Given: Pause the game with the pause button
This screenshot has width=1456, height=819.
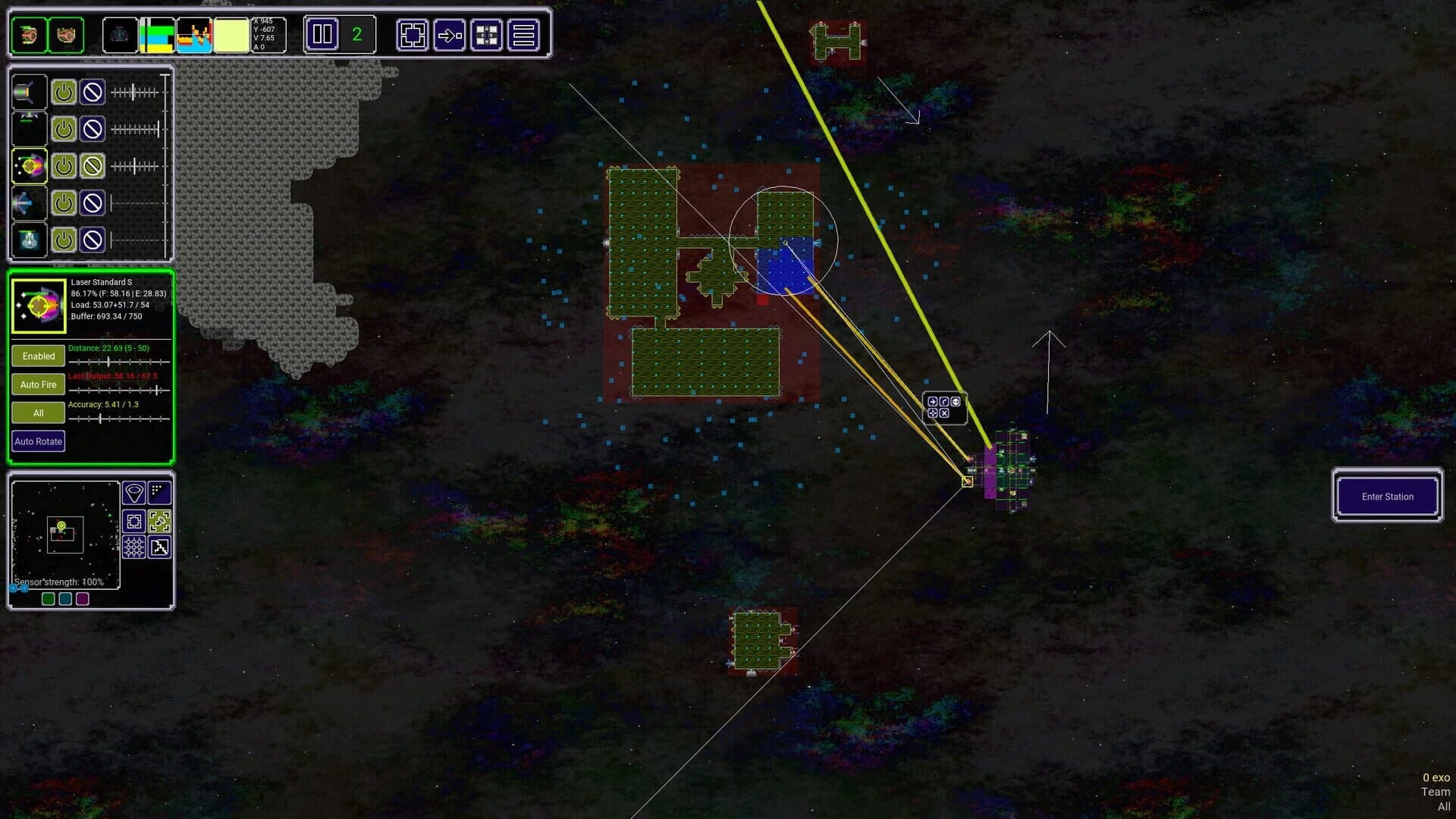Looking at the screenshot, I should point(322,34).
